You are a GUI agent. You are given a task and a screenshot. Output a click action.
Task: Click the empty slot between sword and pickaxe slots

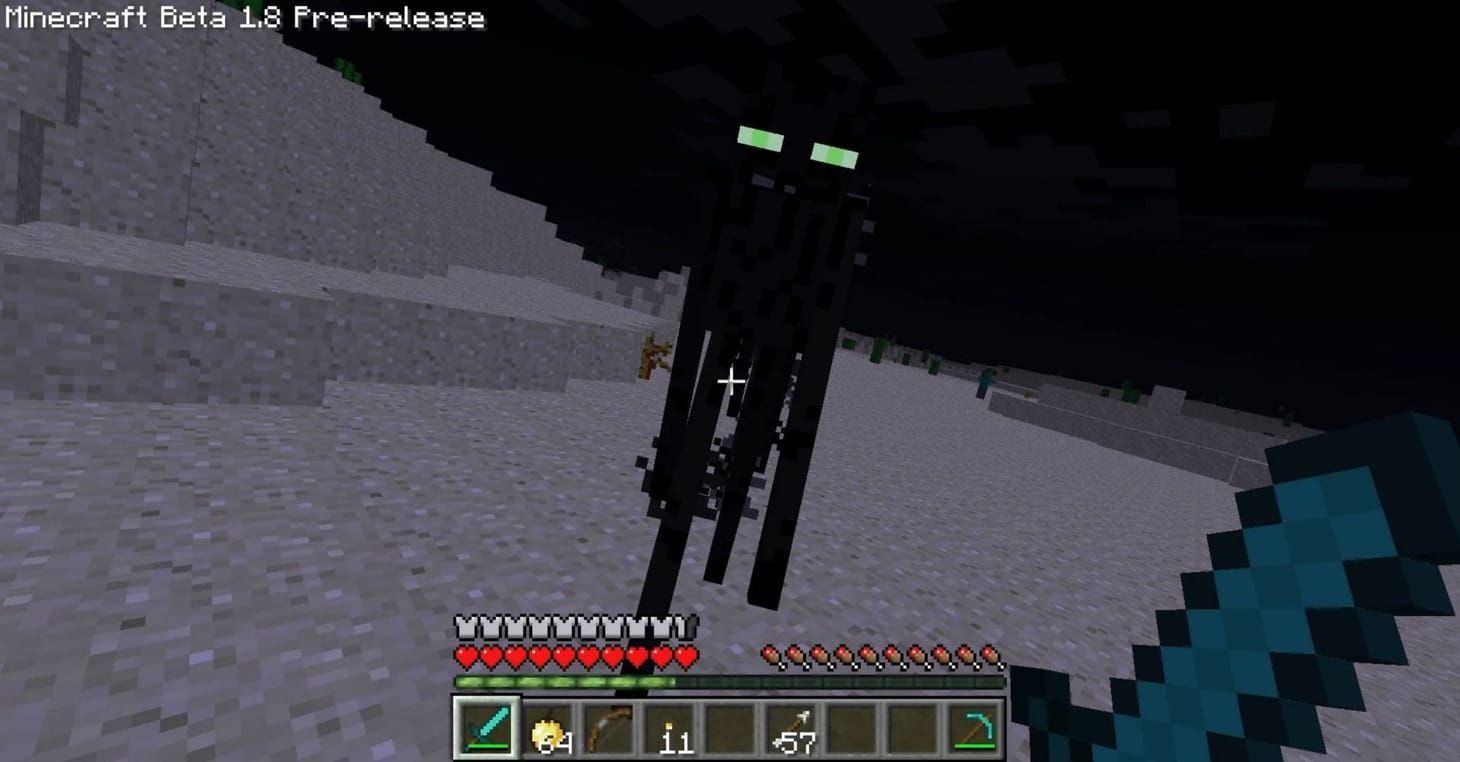click(914, 730)
